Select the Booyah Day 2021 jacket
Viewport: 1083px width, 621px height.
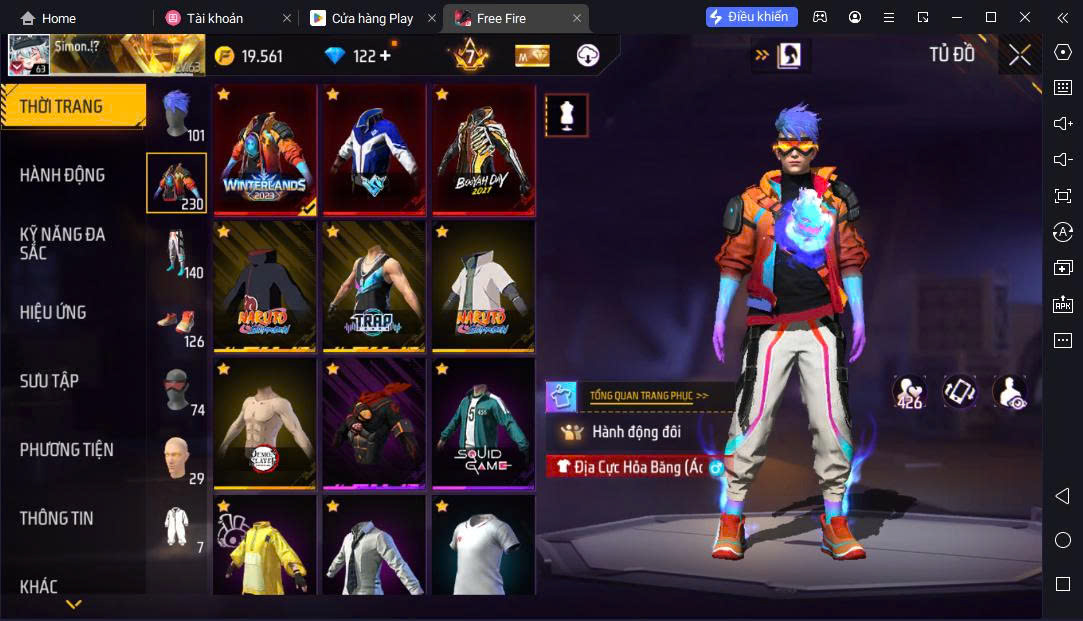pos(483,150)
